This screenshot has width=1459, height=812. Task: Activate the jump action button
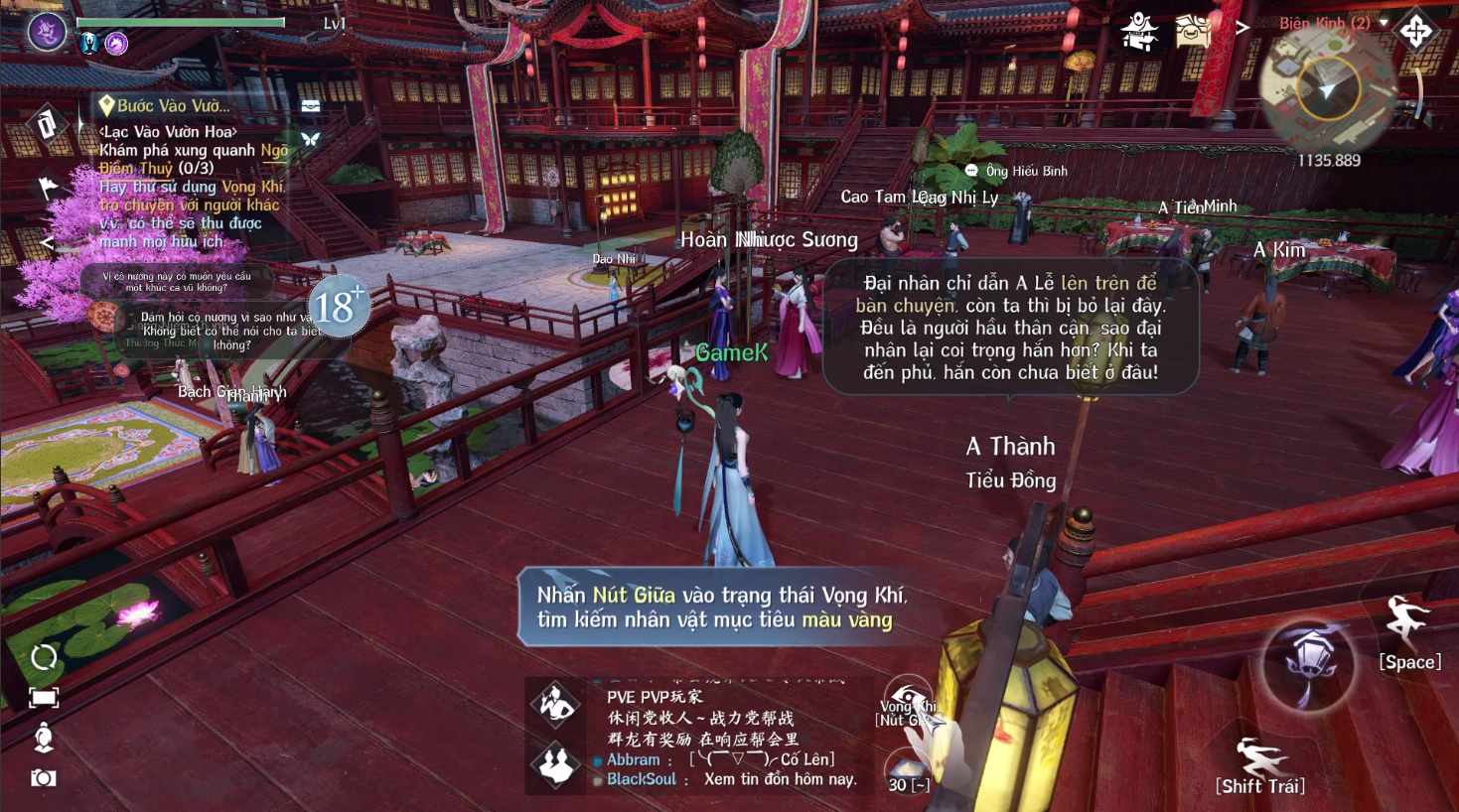[1407, 624]
